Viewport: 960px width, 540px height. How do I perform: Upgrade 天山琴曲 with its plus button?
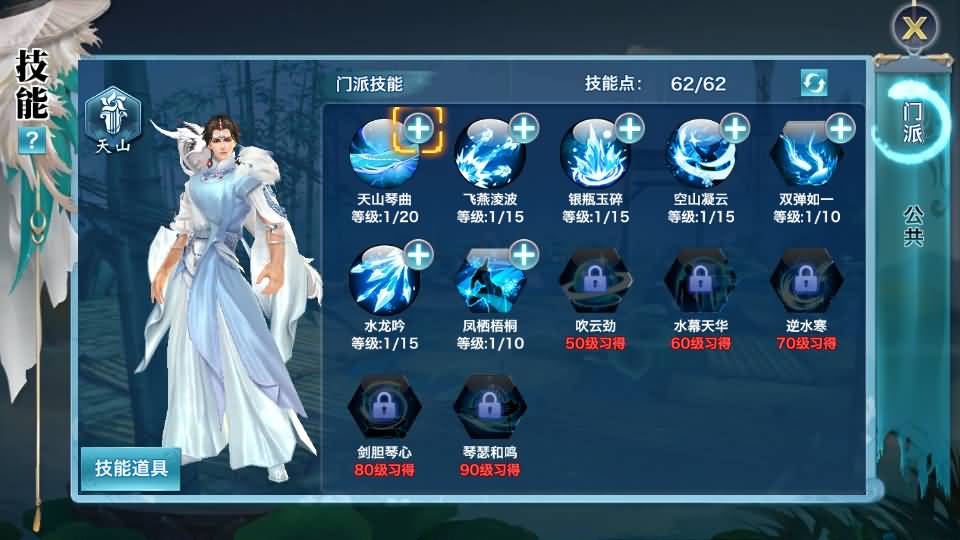418,129
